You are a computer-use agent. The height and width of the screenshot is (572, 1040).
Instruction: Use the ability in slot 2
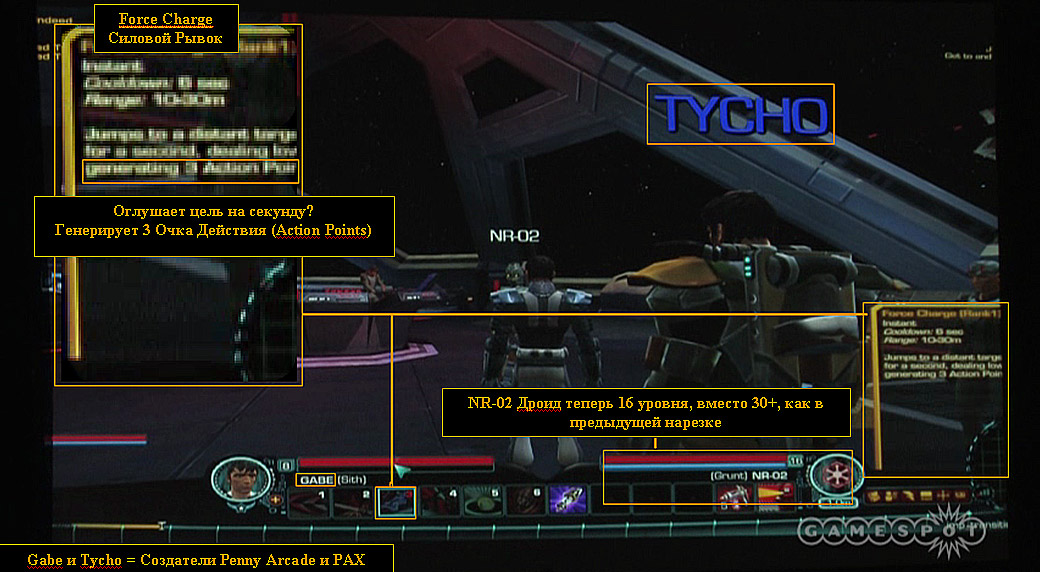352,500
